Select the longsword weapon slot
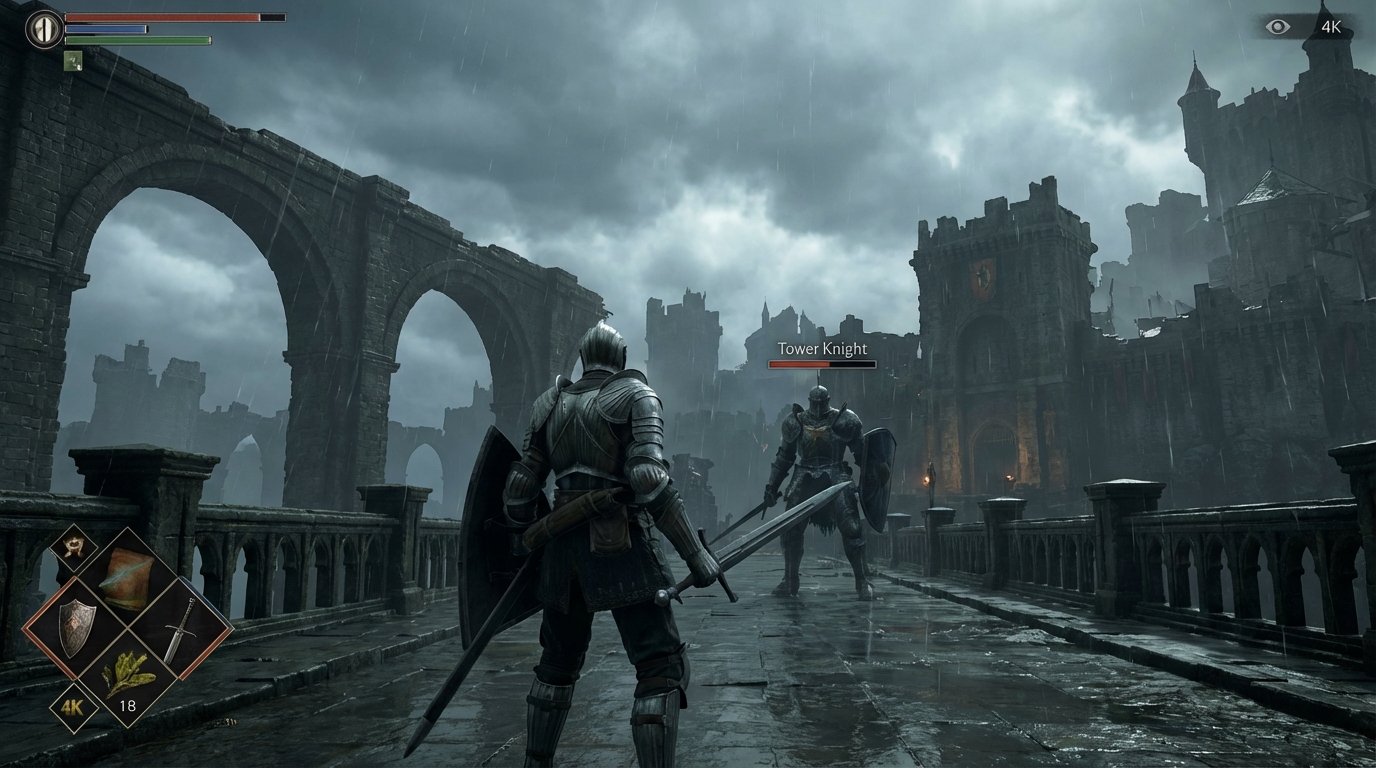The height and width of the screenshot is (768, 1376). (x=179, y=628)
